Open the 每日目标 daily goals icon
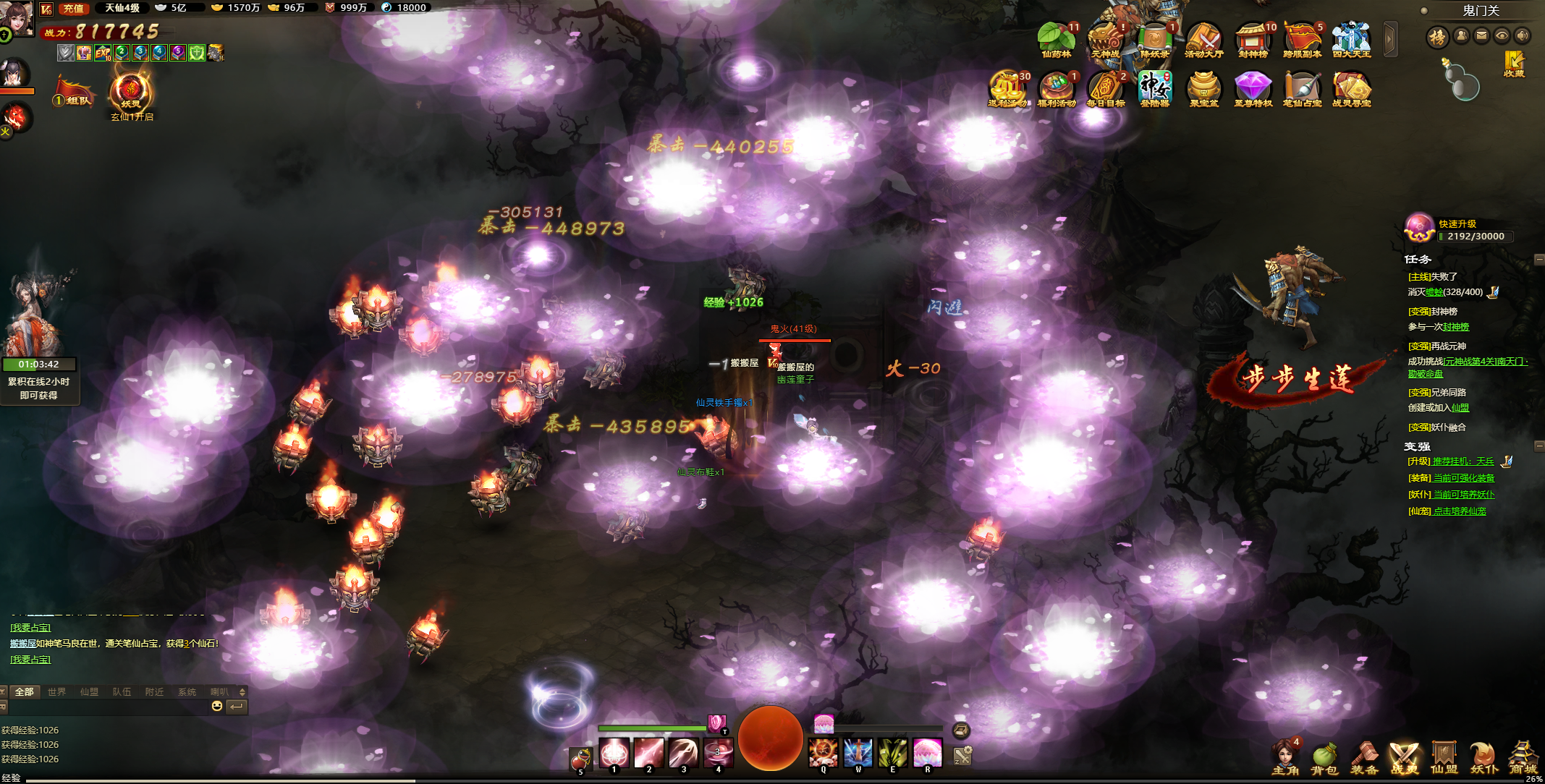 (1105, 89)
